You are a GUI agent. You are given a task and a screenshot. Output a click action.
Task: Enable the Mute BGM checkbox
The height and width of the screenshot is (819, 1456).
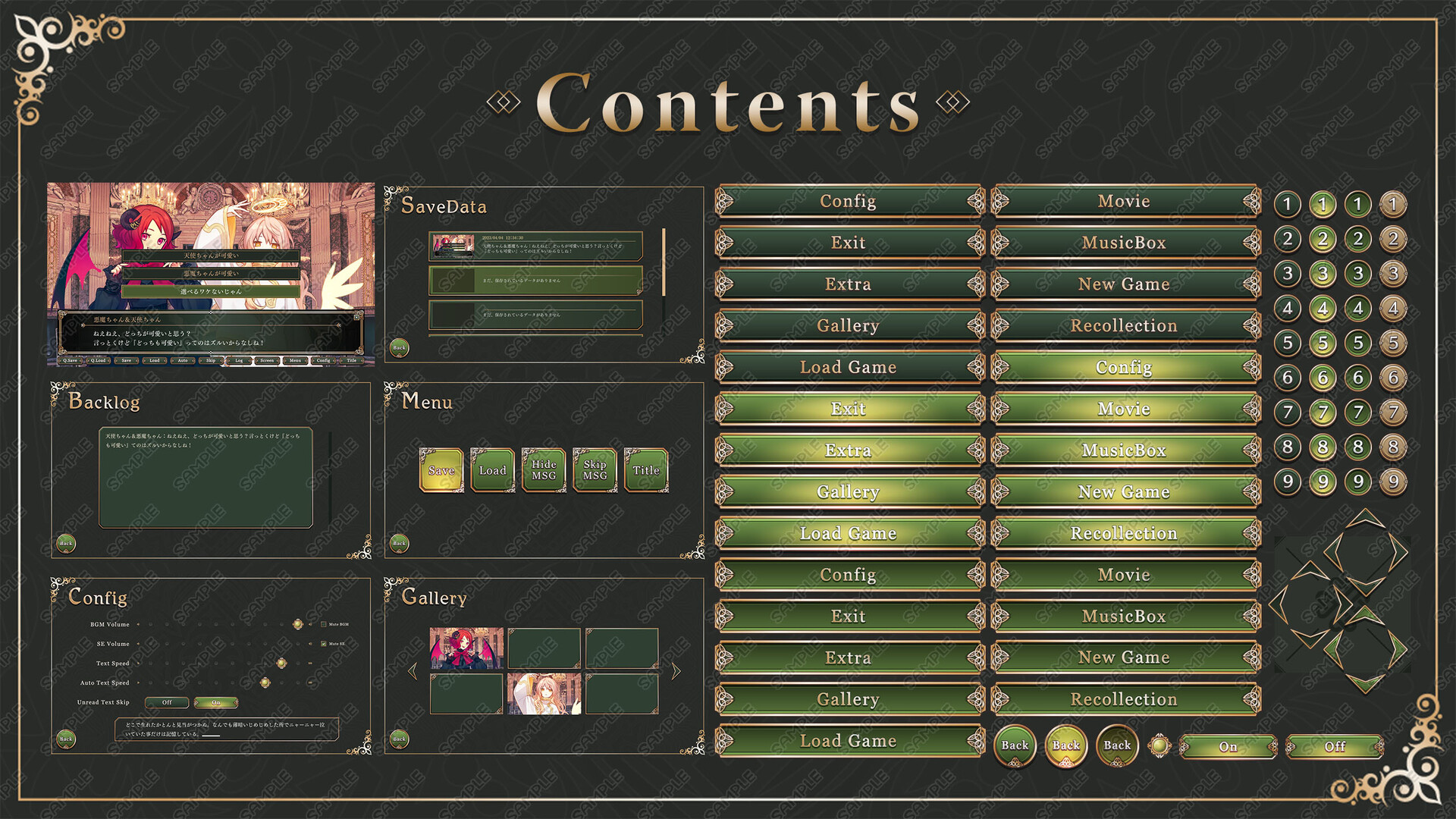point(323,624)
